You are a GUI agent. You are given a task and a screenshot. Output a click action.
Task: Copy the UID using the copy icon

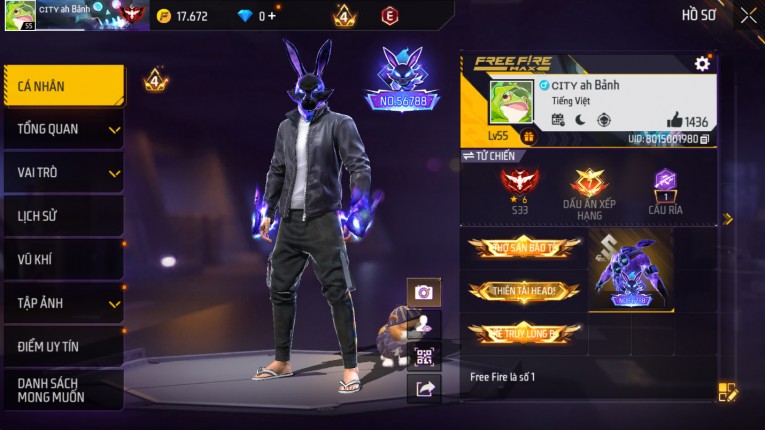pyautogui.click(x=704, y=139)
